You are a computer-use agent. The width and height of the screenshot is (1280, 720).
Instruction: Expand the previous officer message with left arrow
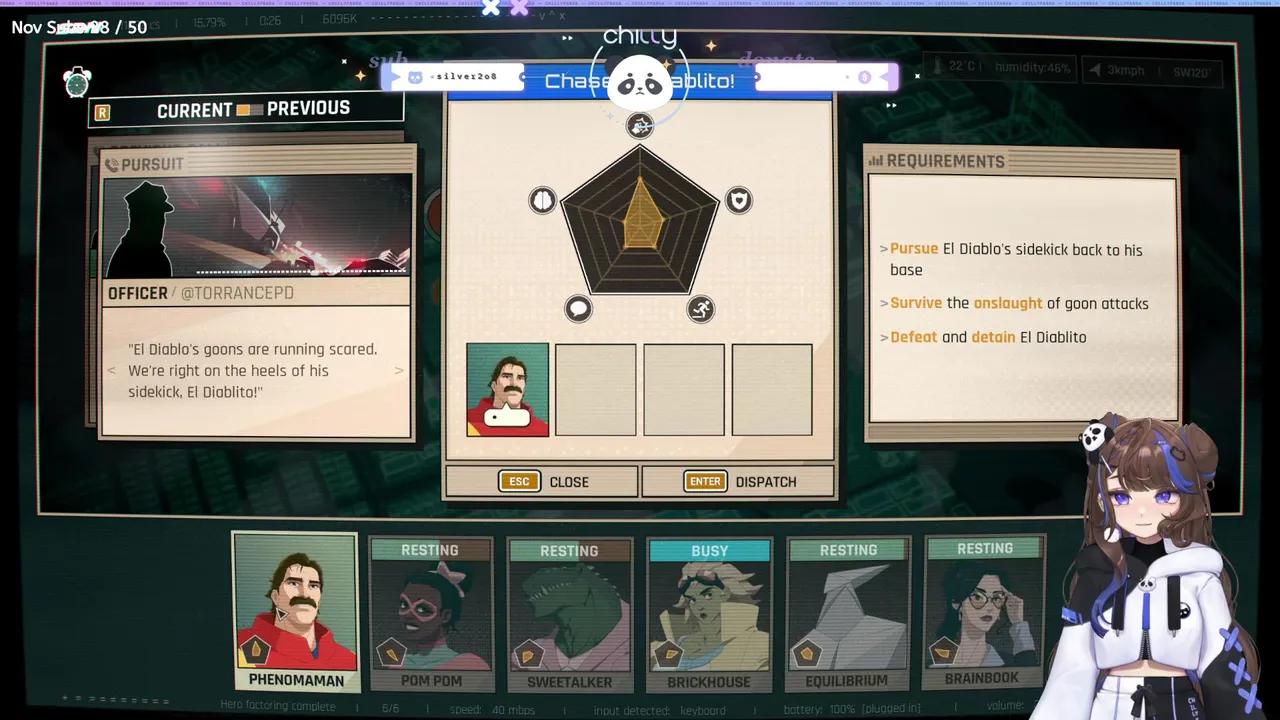click(x=111, y=370)
